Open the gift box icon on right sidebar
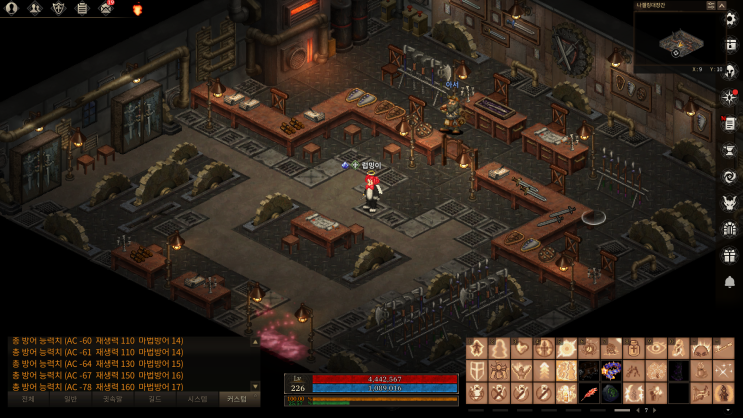The image size is (743, 418). (x=729, y=255)
